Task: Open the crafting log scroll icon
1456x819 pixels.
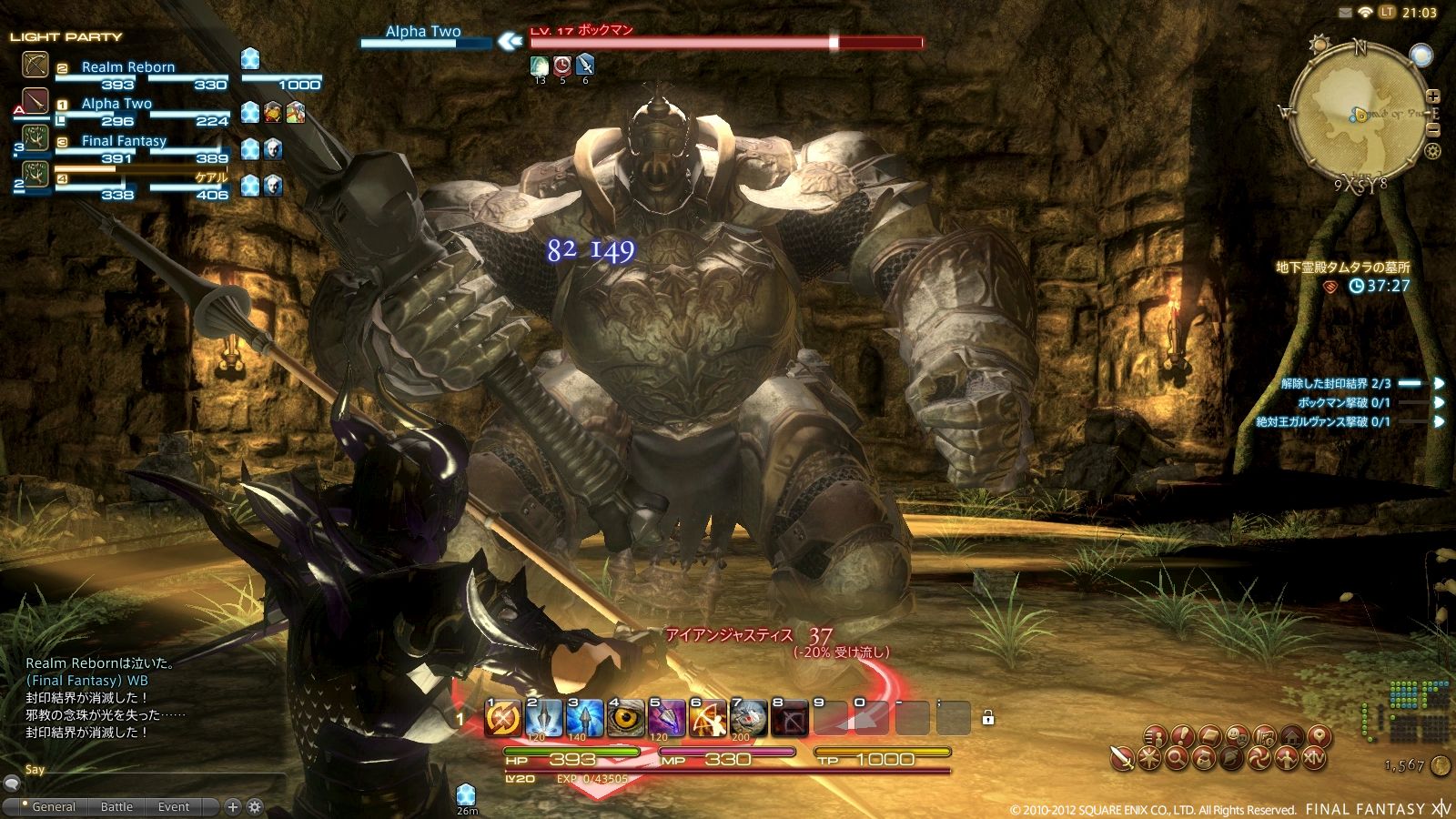Action: [1264, 735]
